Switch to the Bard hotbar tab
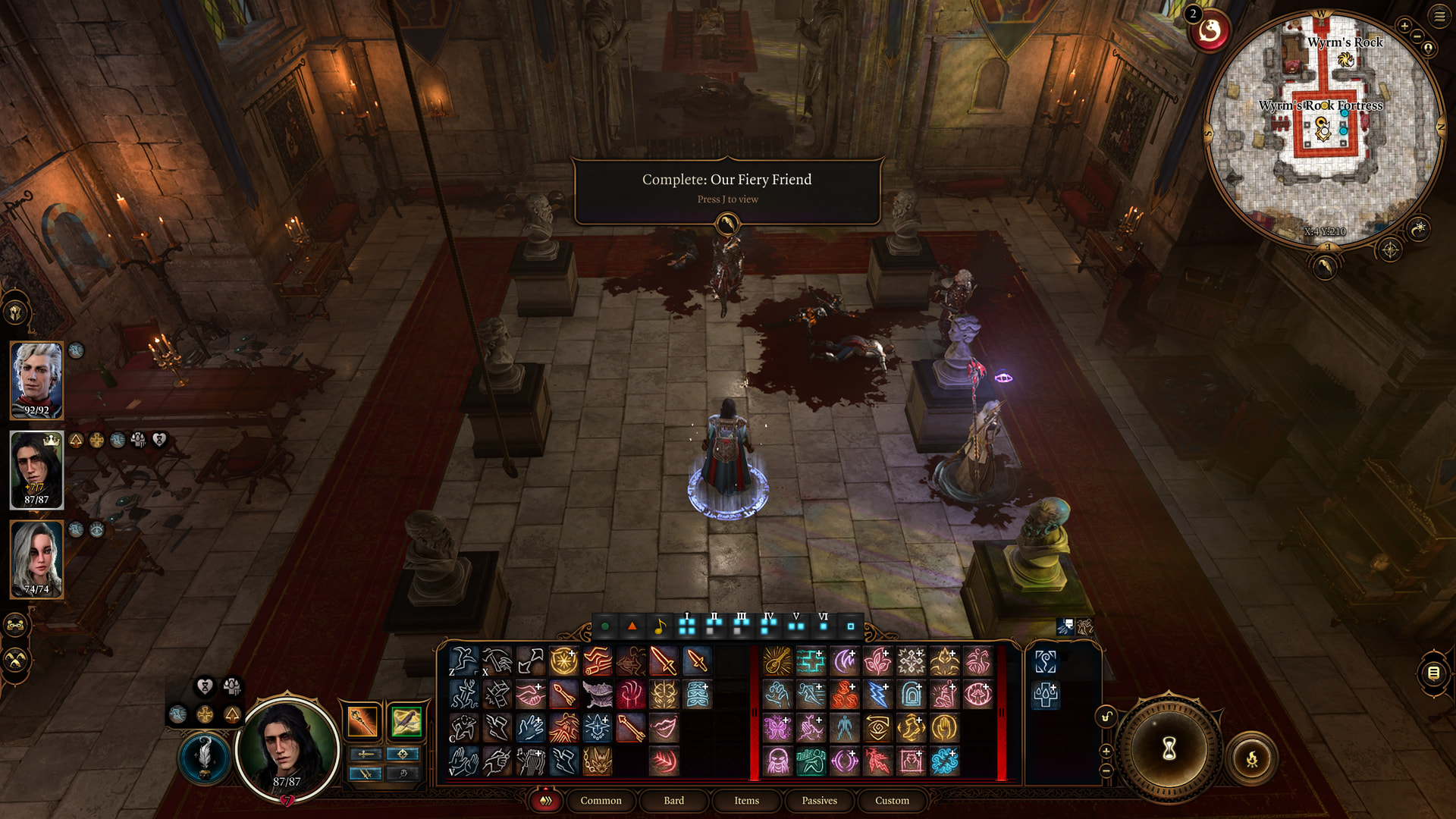The image size is (1456, 819). tap(673, 800)
